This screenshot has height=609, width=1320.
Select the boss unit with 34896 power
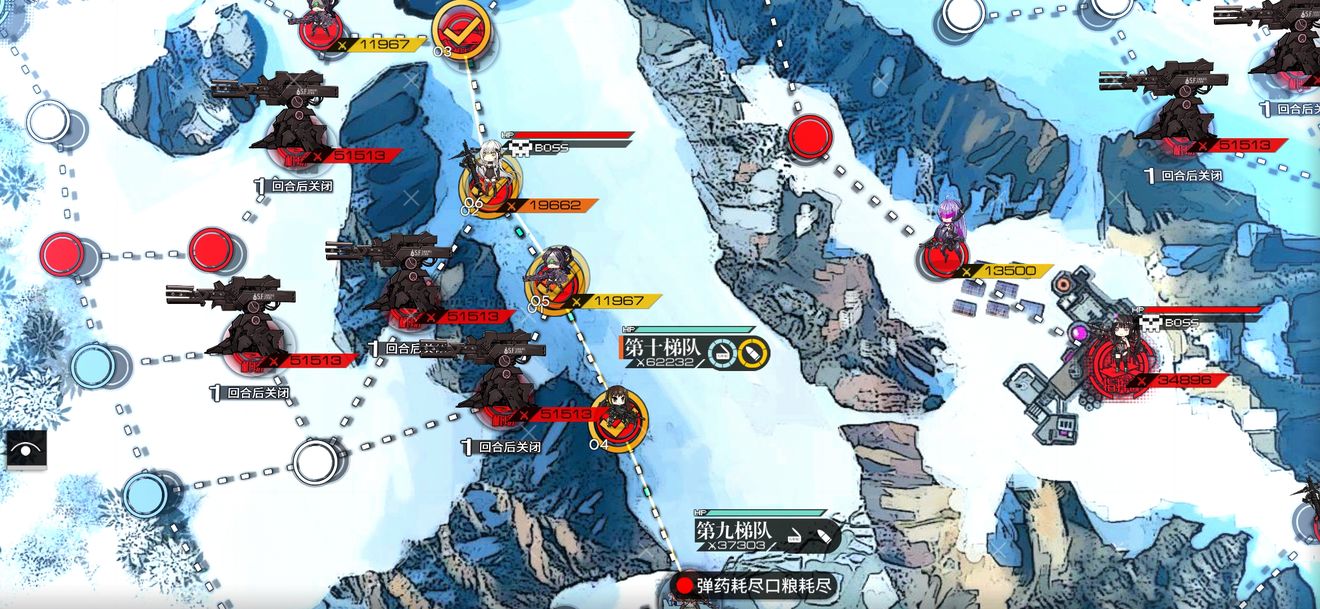tap(1121, 353)
